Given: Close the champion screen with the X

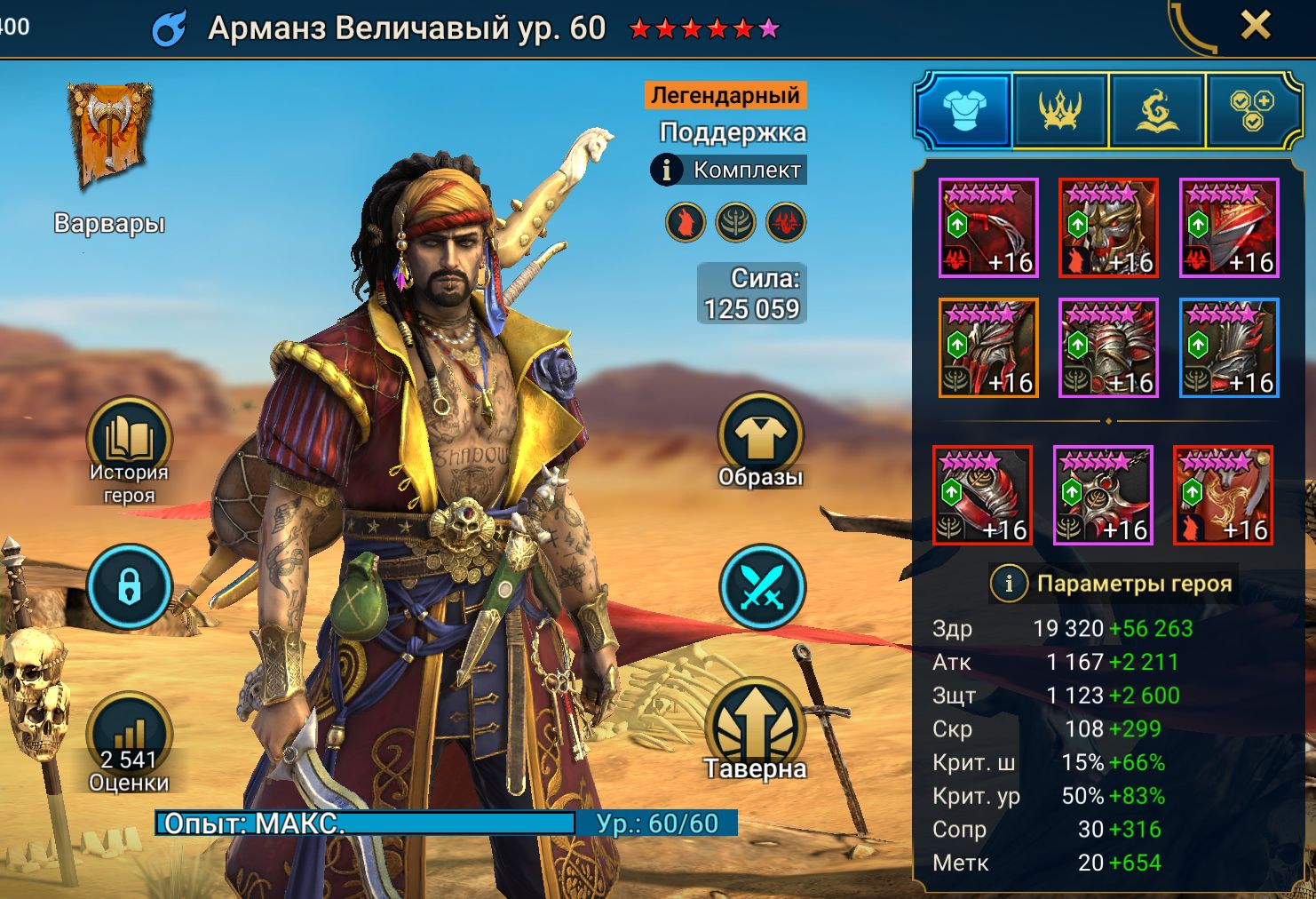Looking at the screenshot, I should pos(1255,26).
